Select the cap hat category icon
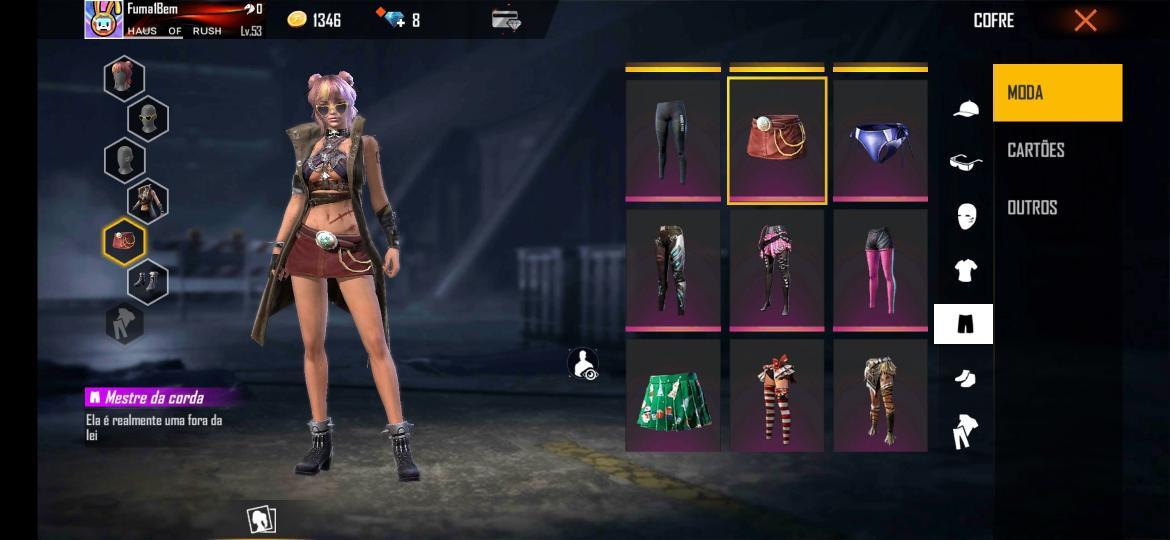Image resolution: width=1170 pixels, height=540 pixels. (965, 109)
